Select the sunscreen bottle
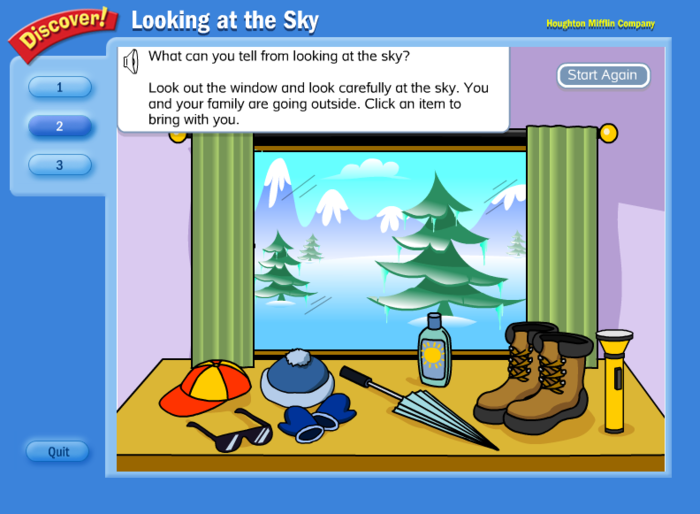This screenshot has height=514, width=700. pos(434,350)
